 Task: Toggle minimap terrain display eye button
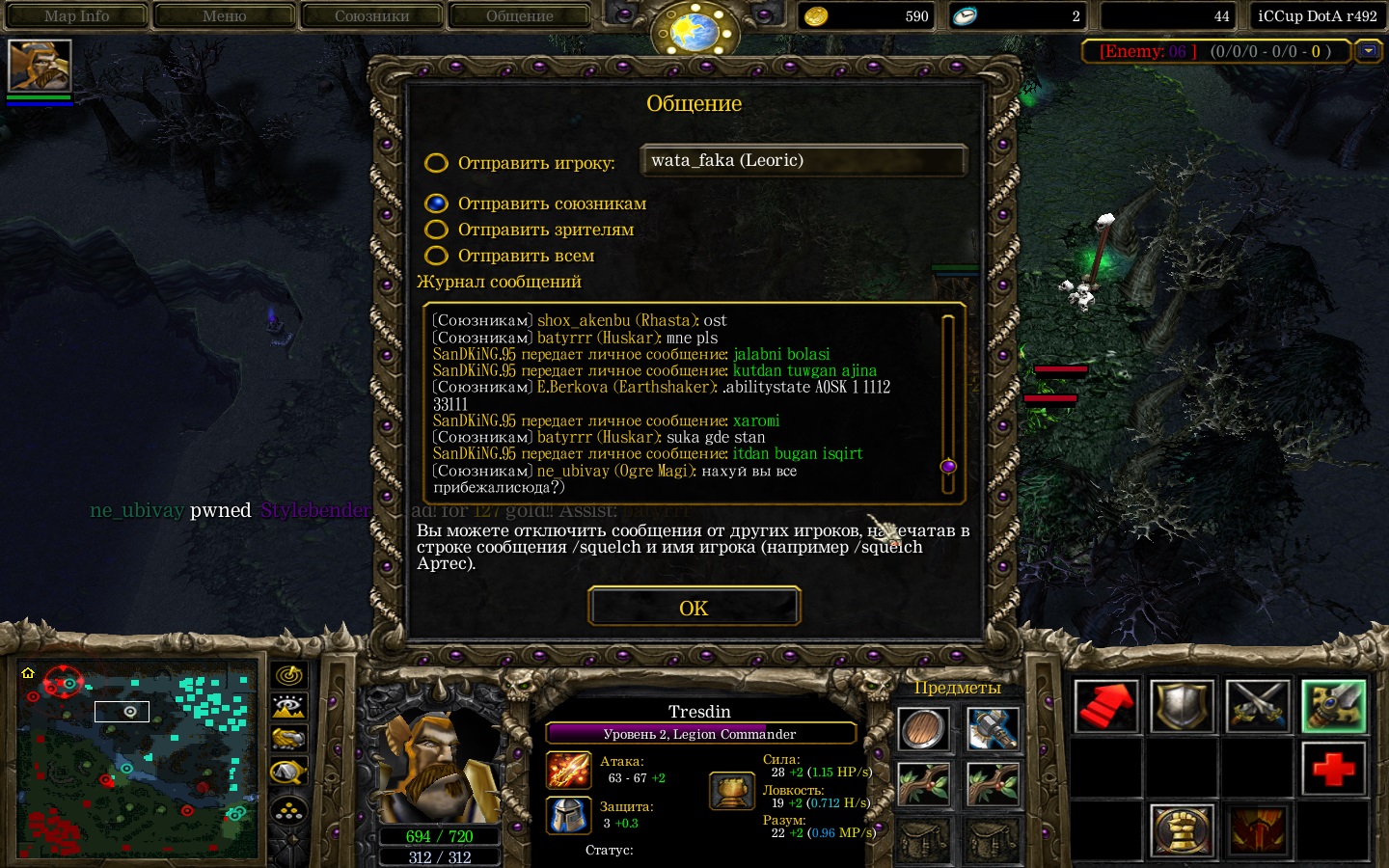289,707
